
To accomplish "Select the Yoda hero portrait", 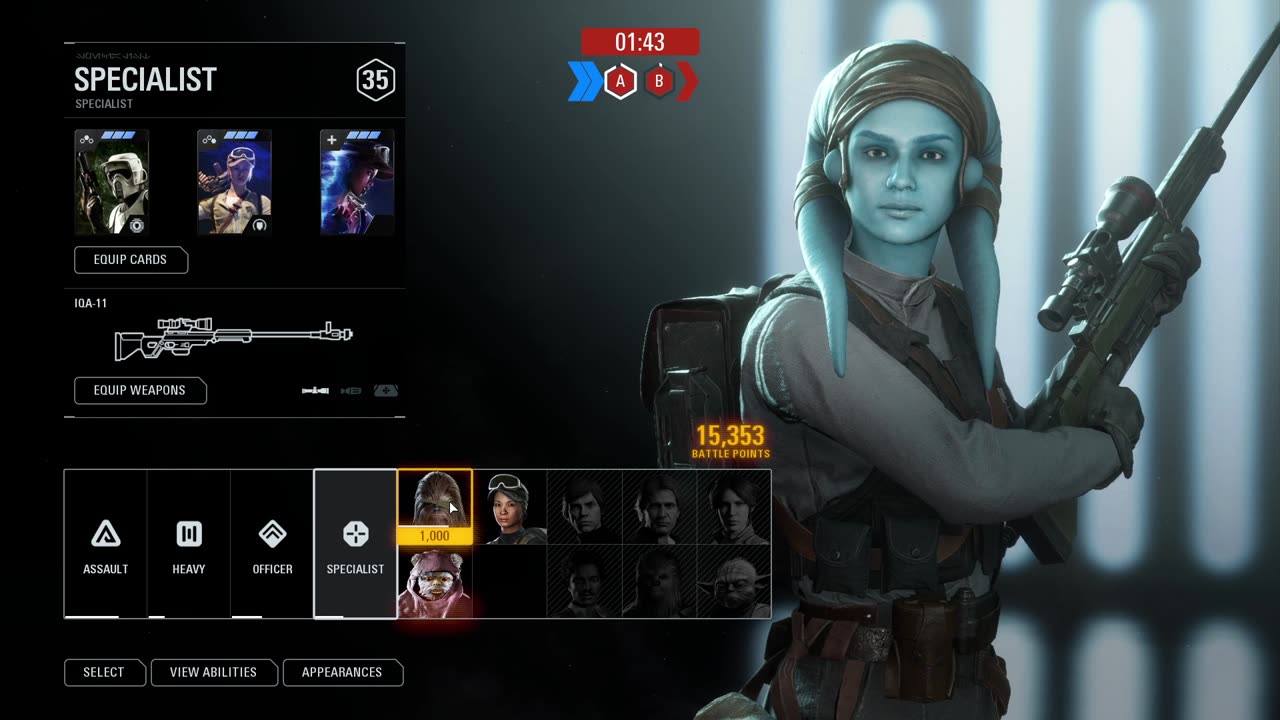I will coord(734,582).
